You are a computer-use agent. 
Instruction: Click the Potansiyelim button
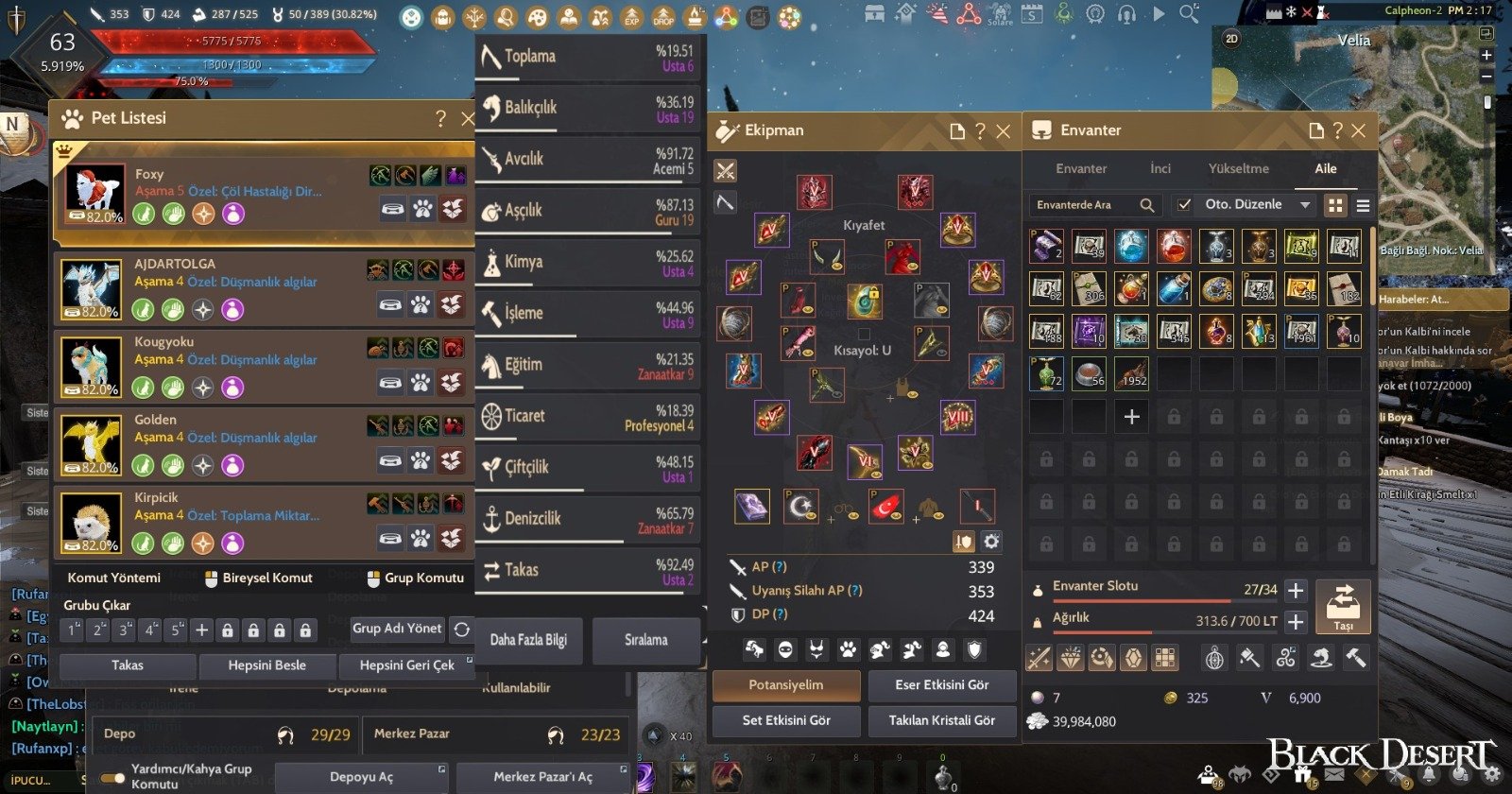(786, 685)
